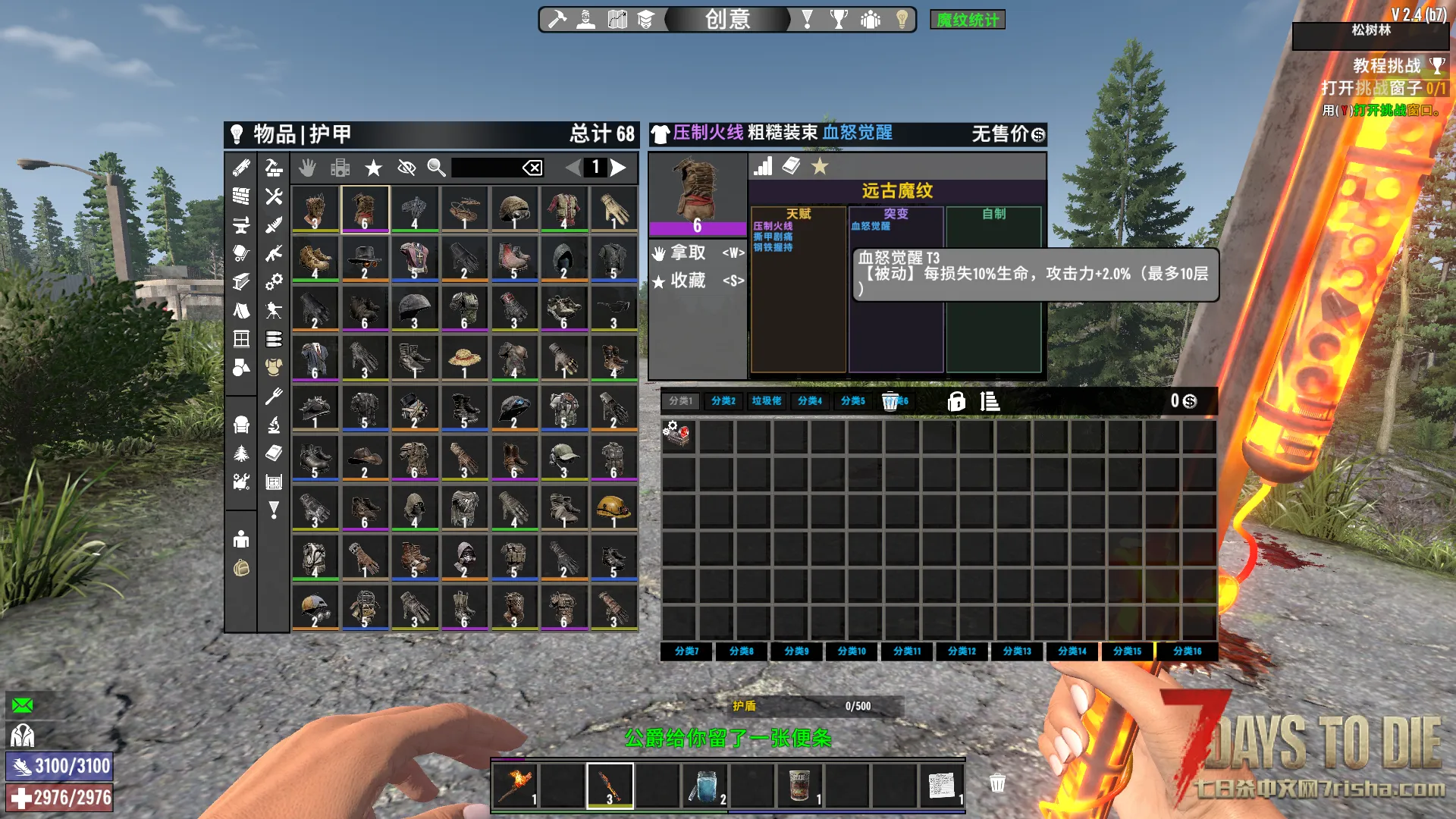1456x819 pixels.
Task: Switch to the 分类10 tab
Action: click(x=852, y=651)
